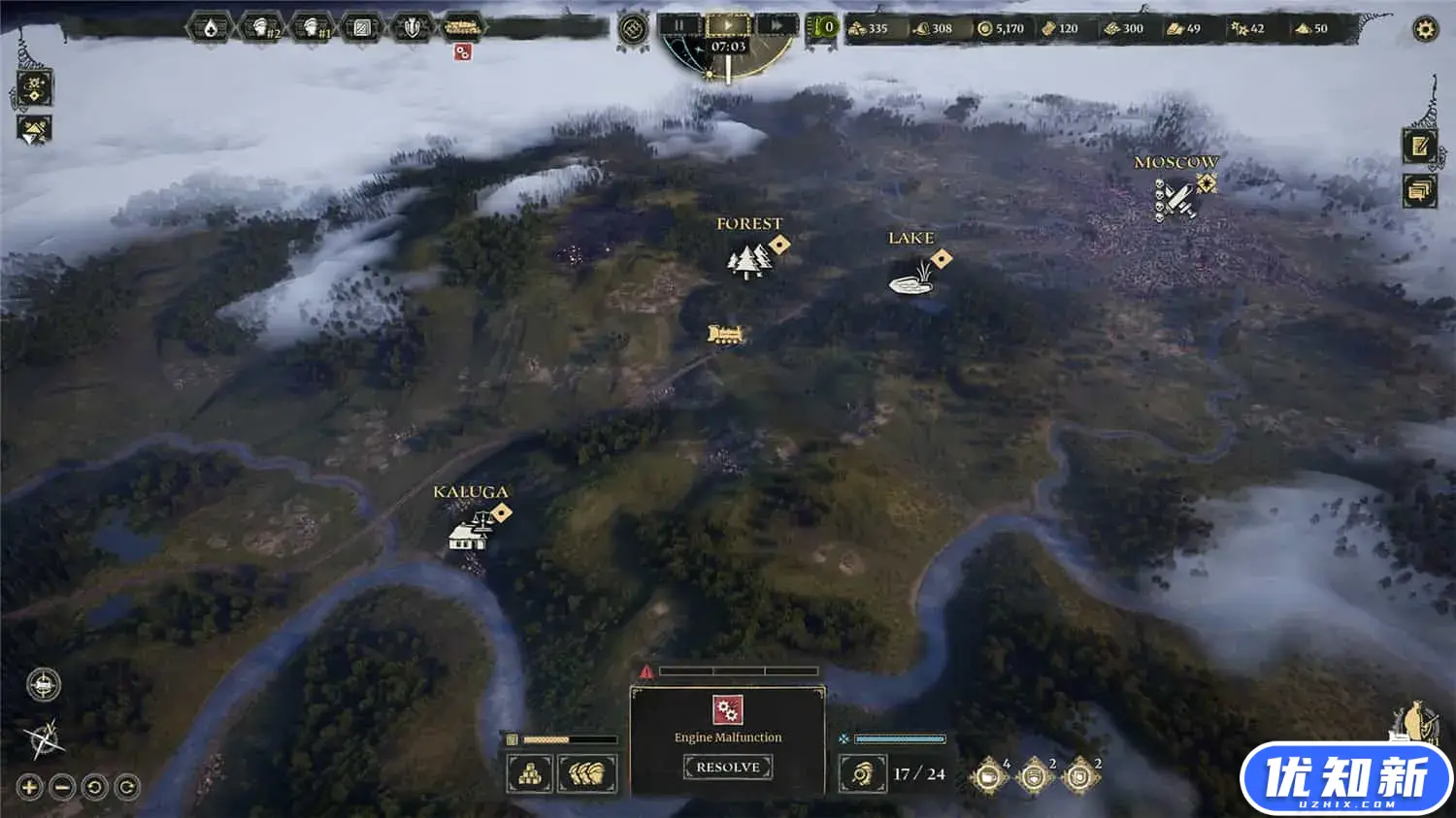
Task: Rotate camera clockwise
Action: click(x=127, y=787)
